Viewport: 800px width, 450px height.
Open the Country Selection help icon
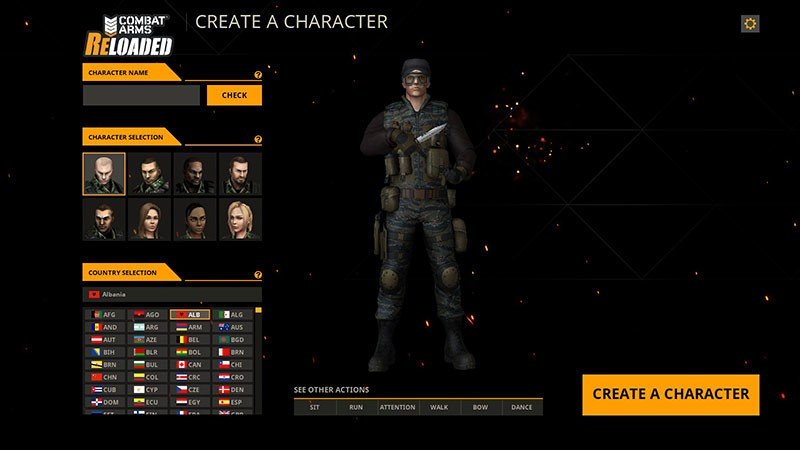[x=258, y=274]
